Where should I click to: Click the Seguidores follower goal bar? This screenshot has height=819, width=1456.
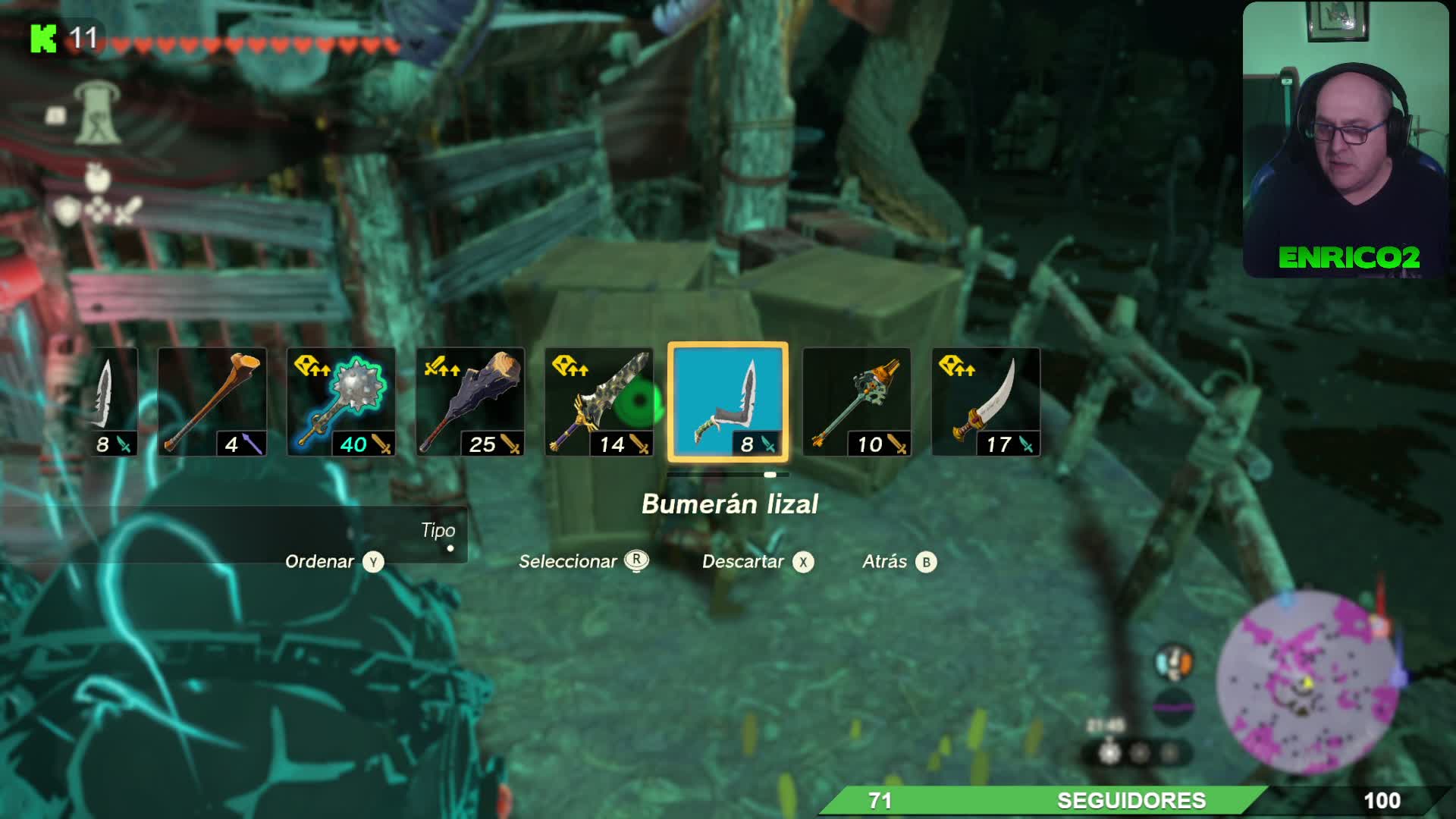pos(1130,801)
